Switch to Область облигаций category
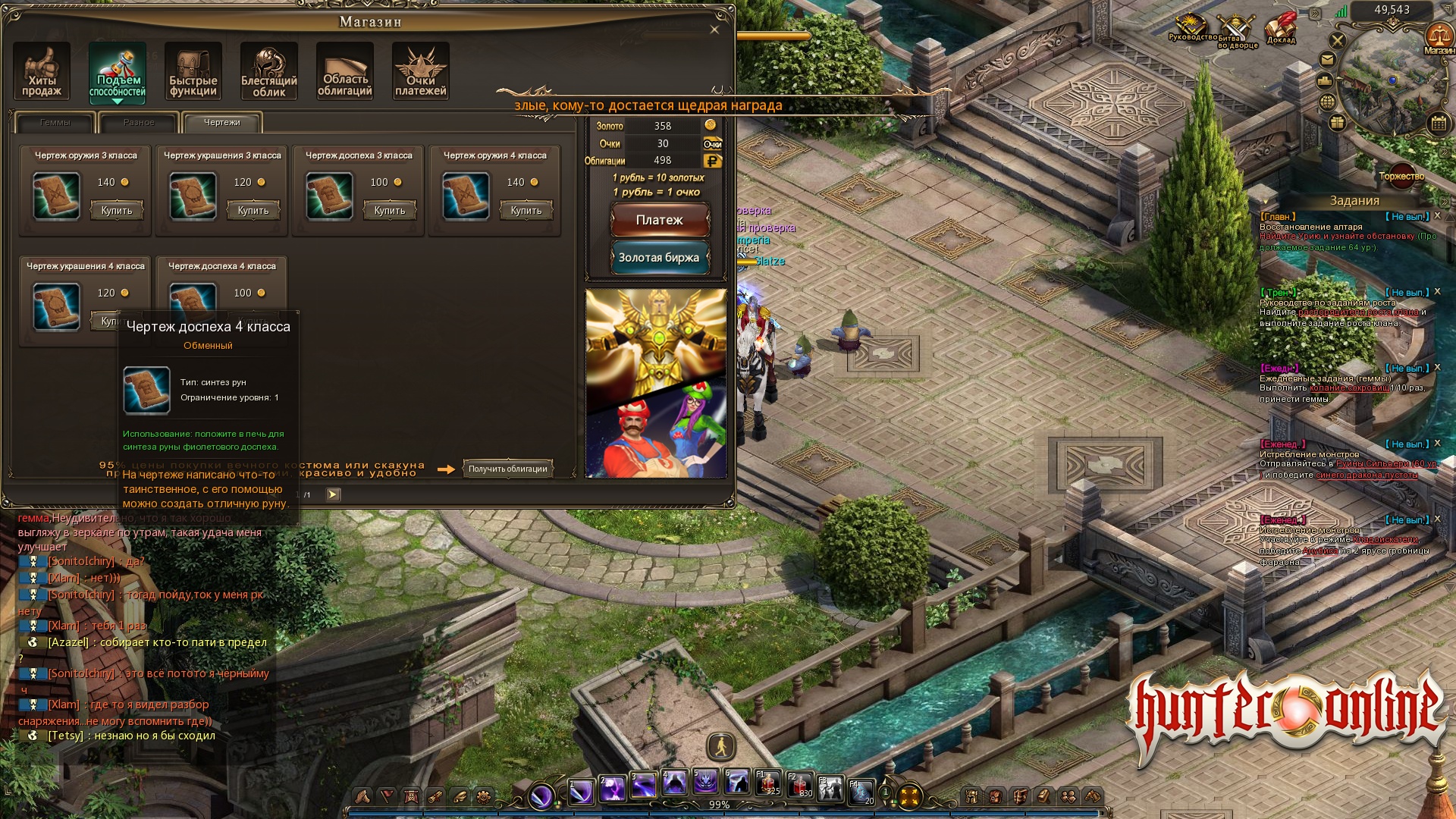Viewport: 1456px width, 819px height. point(345,71)
